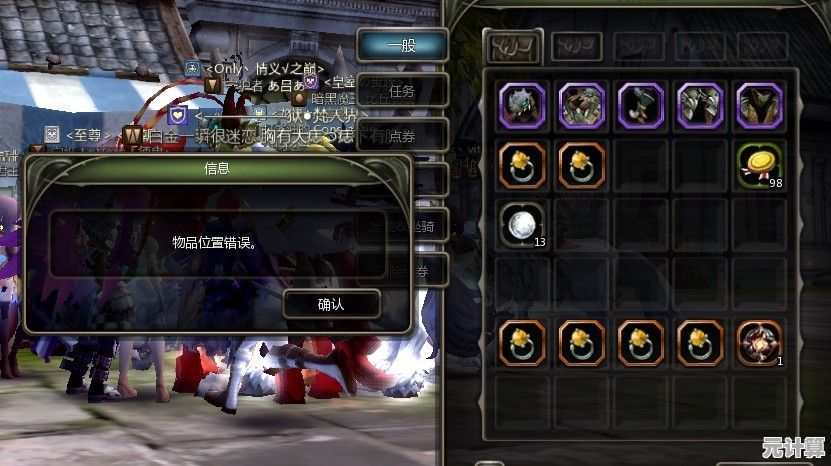This screenshot has width=831, height=466.
Task: Confirm the item position error dialog (确认)
Action: pyautogui.click(x=331, y=304)
